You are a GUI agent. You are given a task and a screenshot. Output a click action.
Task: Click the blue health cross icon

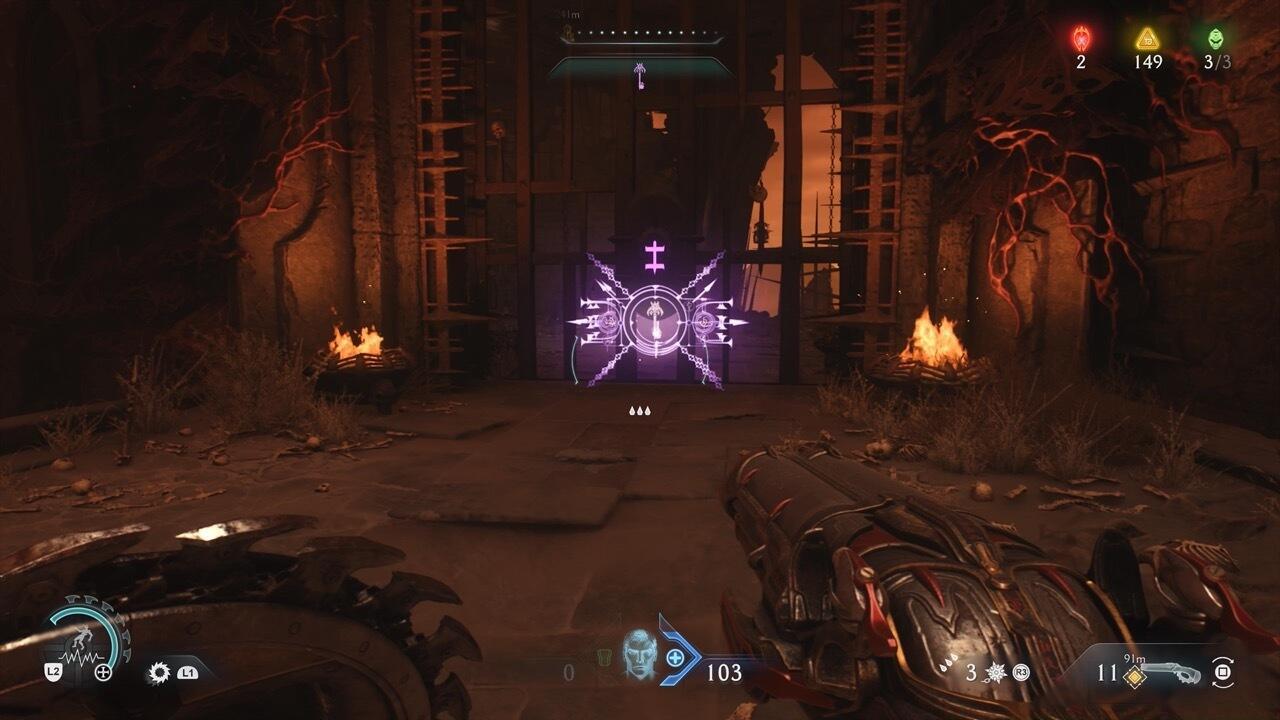(x=676, y=658)
